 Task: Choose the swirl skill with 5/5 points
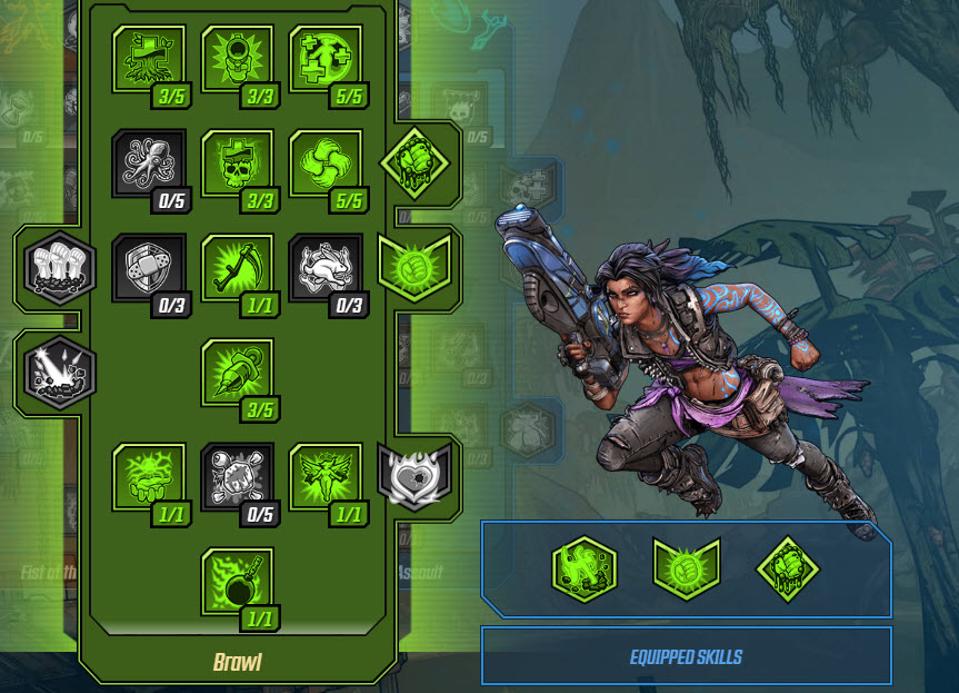click(326, 163)
